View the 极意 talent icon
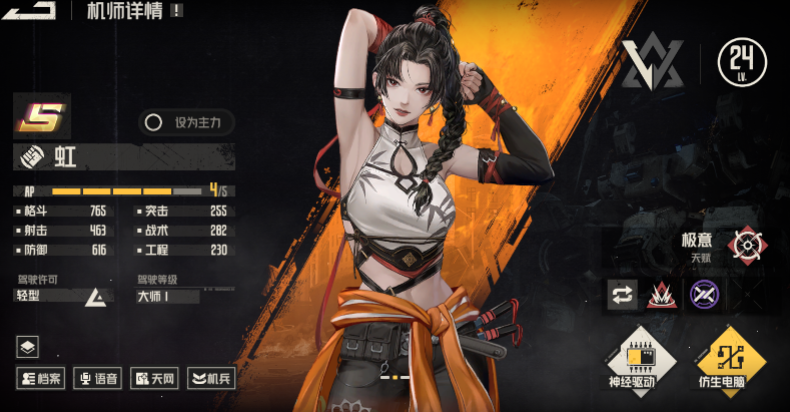 pyautogui.click(x=746, y=245)
